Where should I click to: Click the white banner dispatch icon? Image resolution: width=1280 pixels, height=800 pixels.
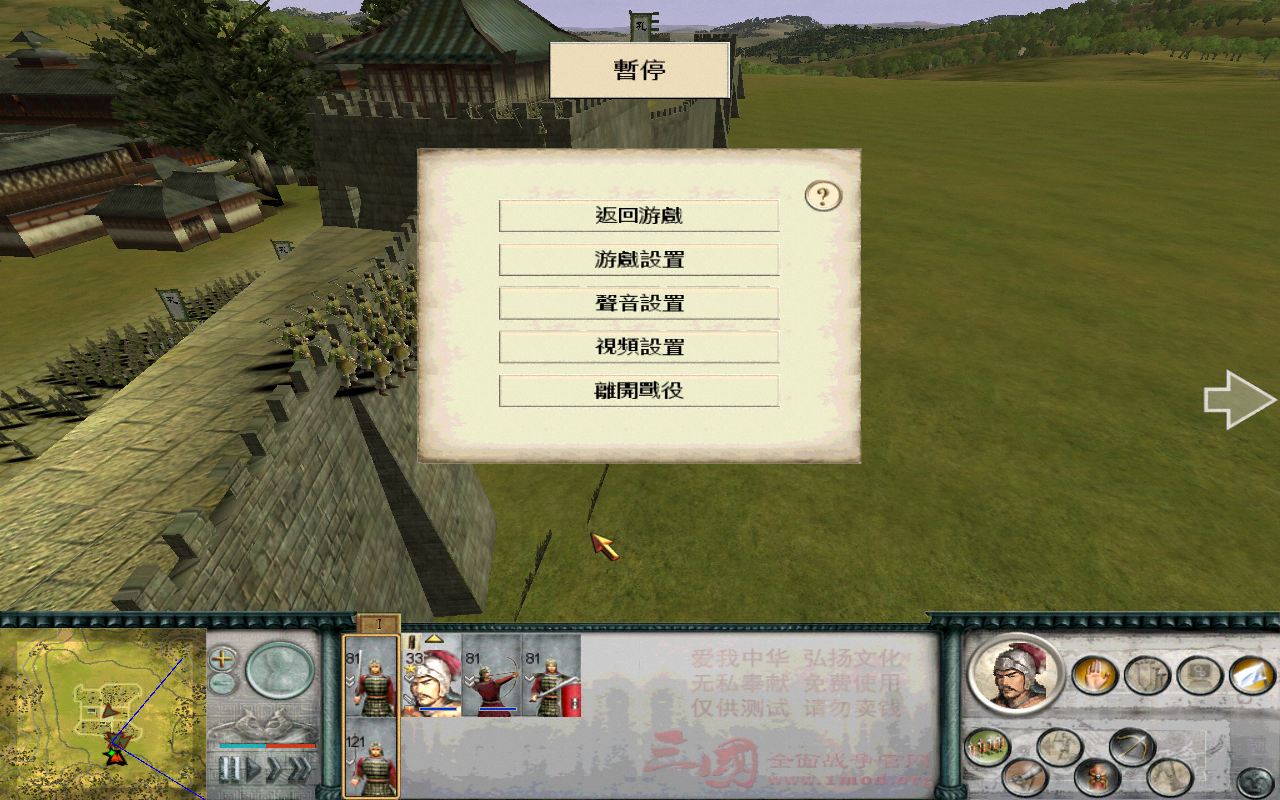pos(1249,676)
